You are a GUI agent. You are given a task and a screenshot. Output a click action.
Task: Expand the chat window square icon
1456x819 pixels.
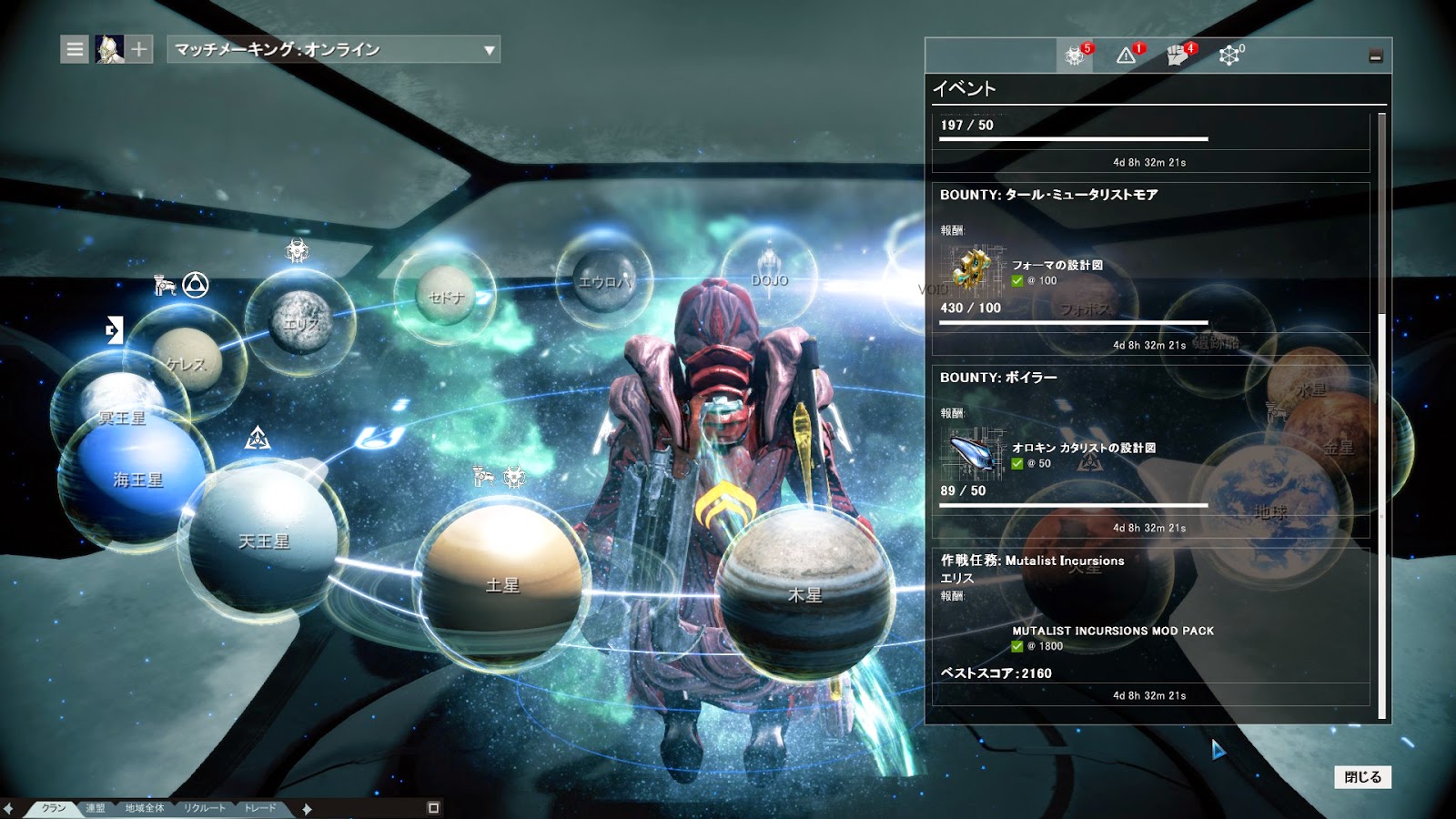[433, 808]
